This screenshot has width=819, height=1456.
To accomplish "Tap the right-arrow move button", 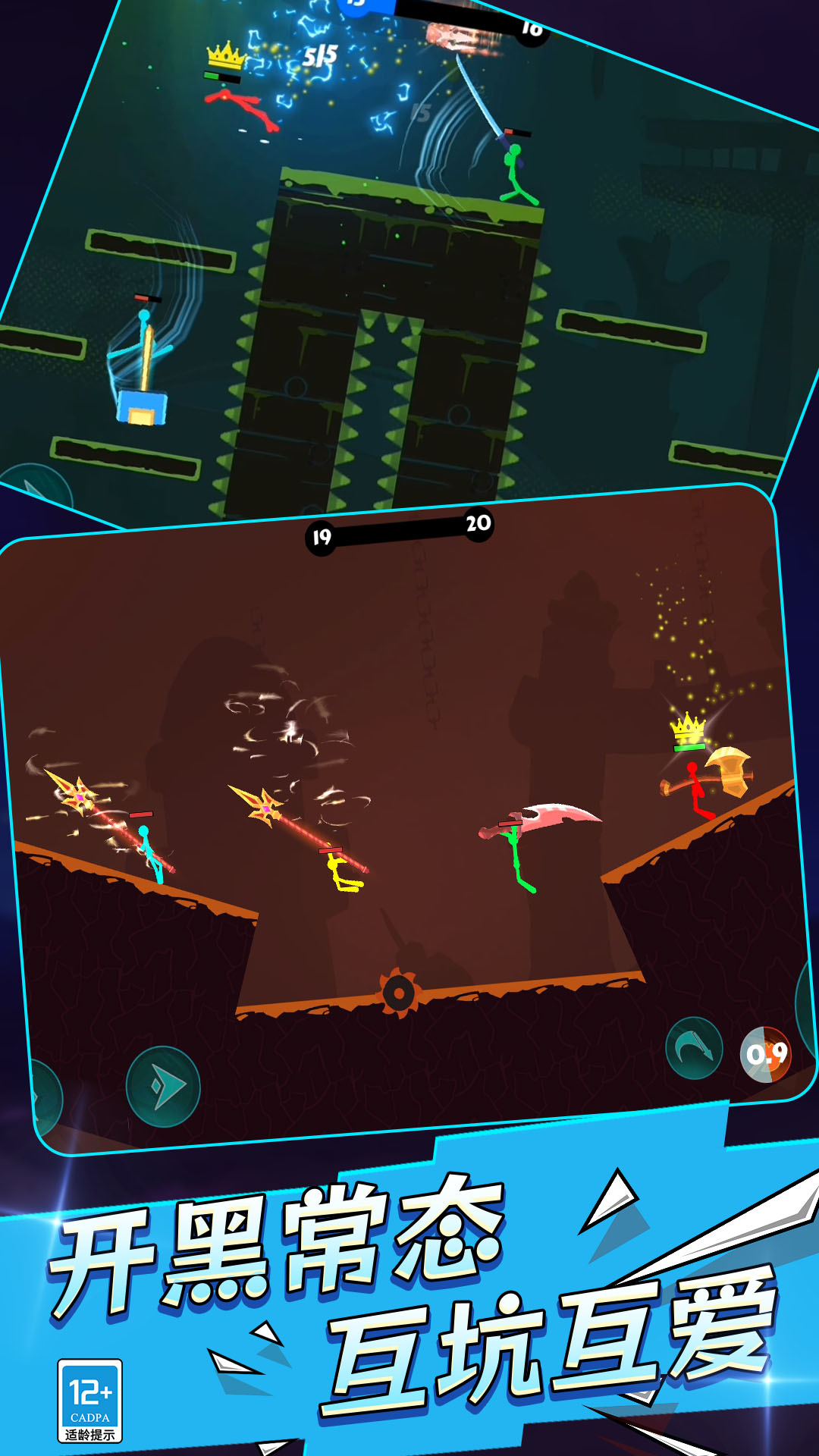I will pos(163,1087).
